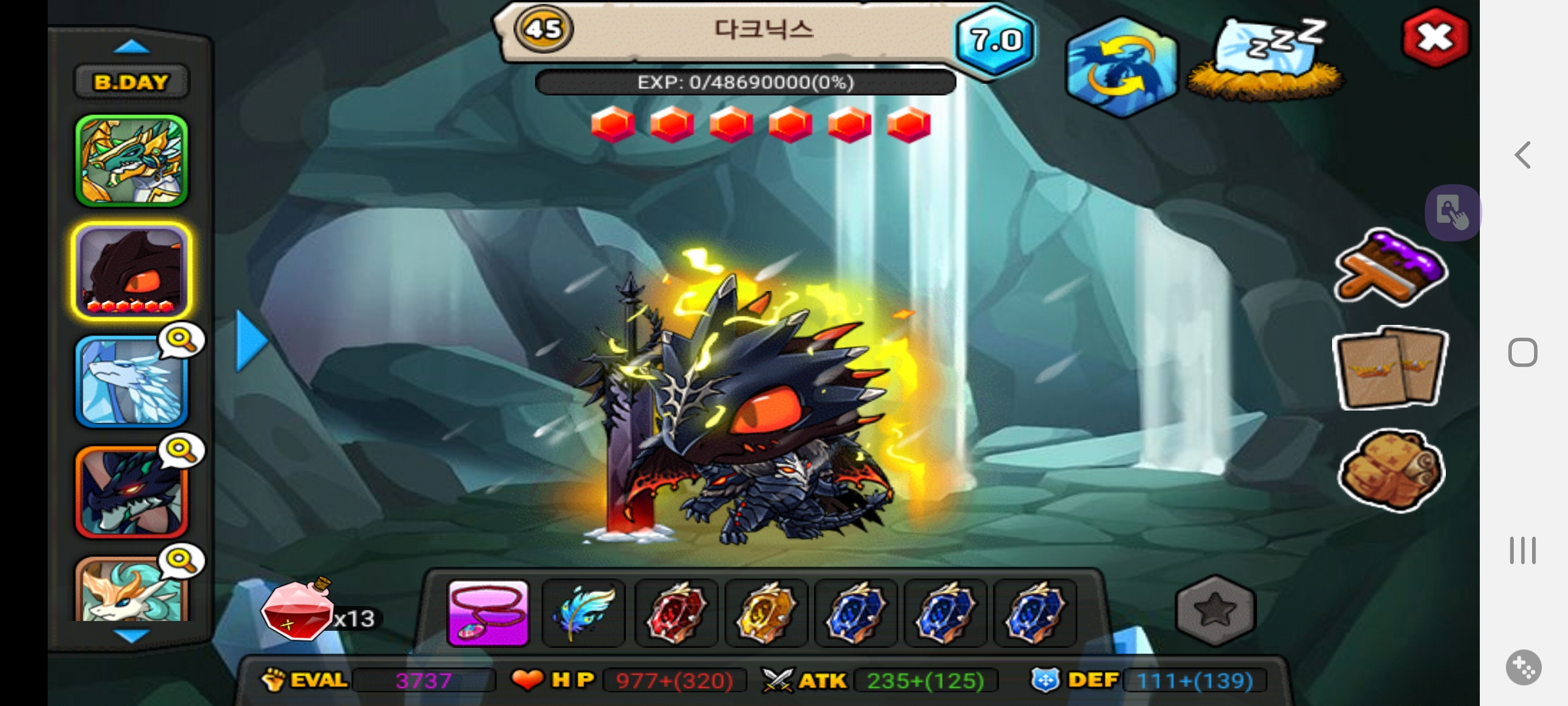Put the dragon to sleep on pillow nest
Screen dimensions: 1568x706
(1266, 60)
